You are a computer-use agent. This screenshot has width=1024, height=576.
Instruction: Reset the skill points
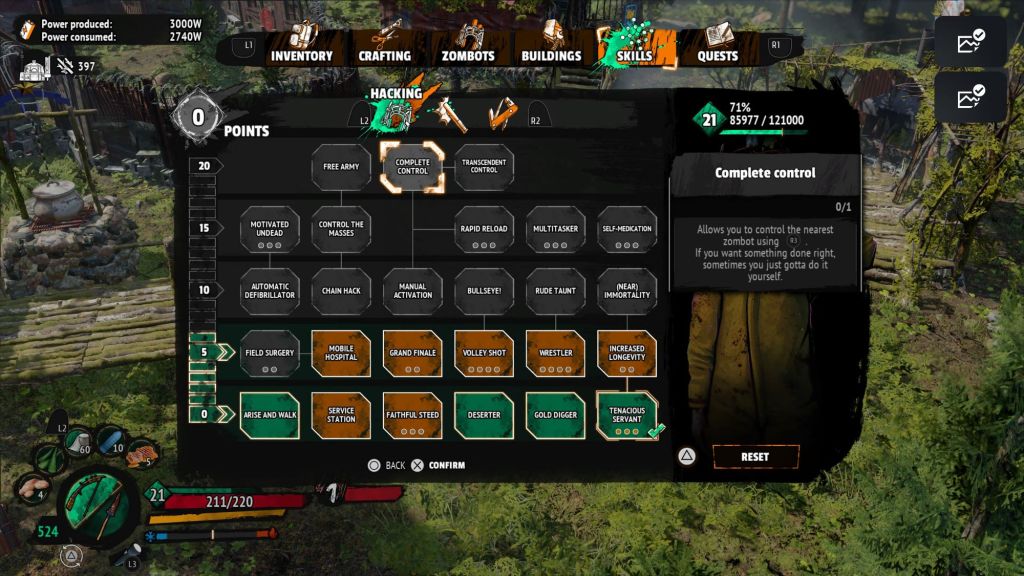pos(755,457)
